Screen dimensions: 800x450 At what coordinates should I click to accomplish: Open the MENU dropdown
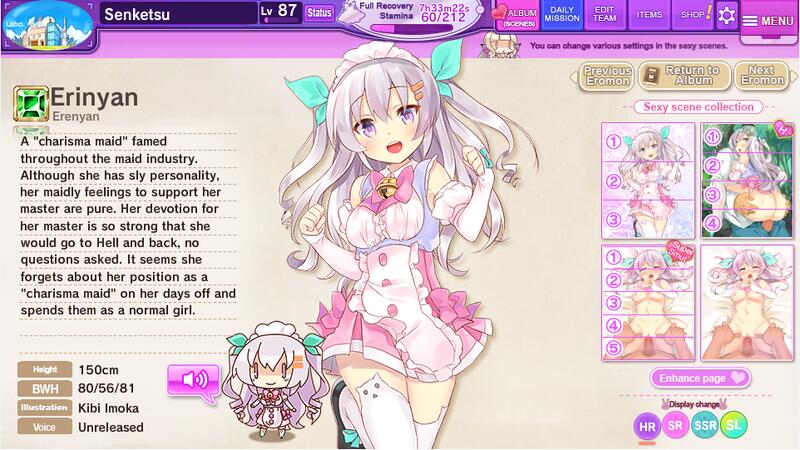tap(769, 20)
